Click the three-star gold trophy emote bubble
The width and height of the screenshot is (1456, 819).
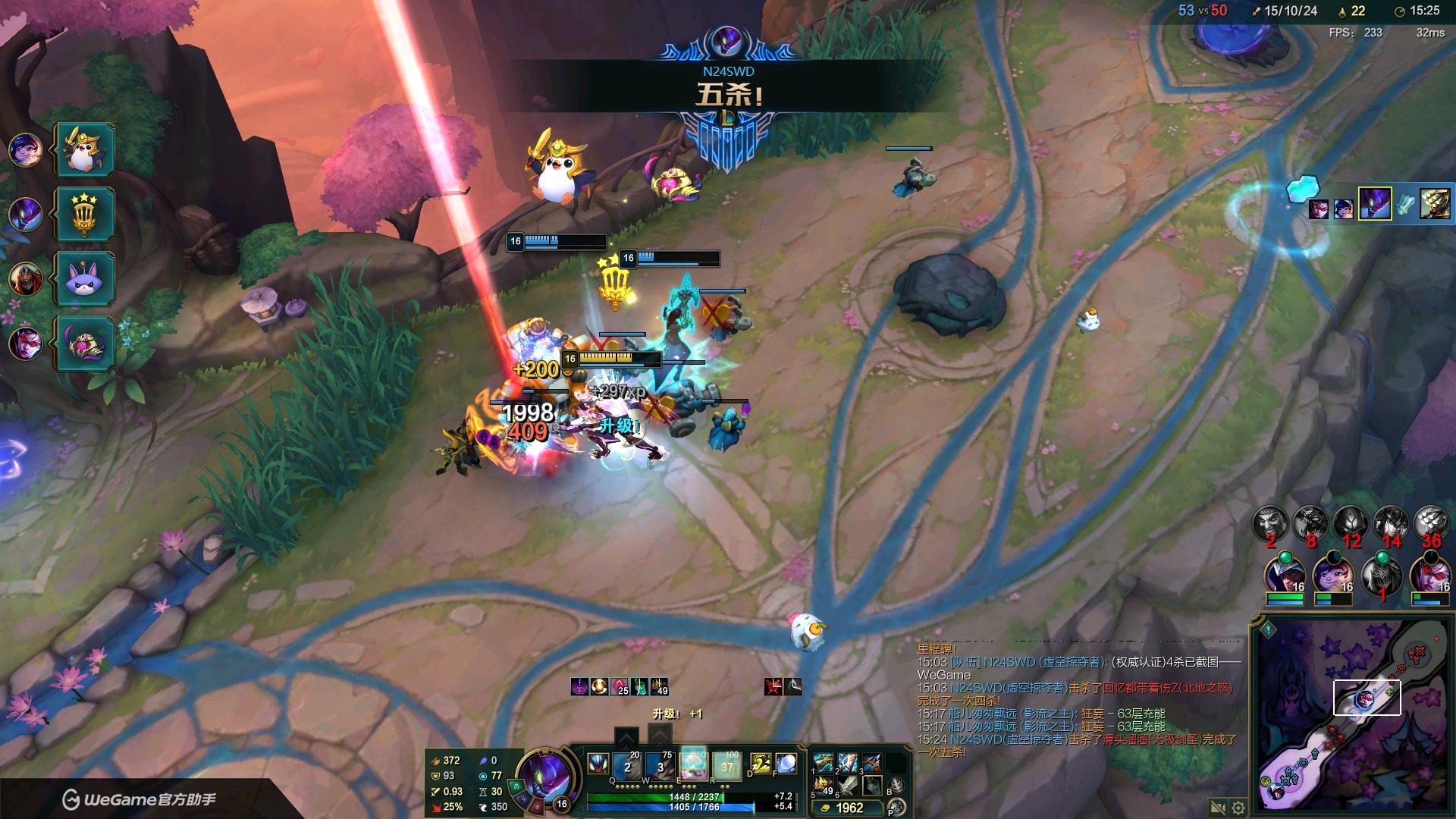pos(84,214)
